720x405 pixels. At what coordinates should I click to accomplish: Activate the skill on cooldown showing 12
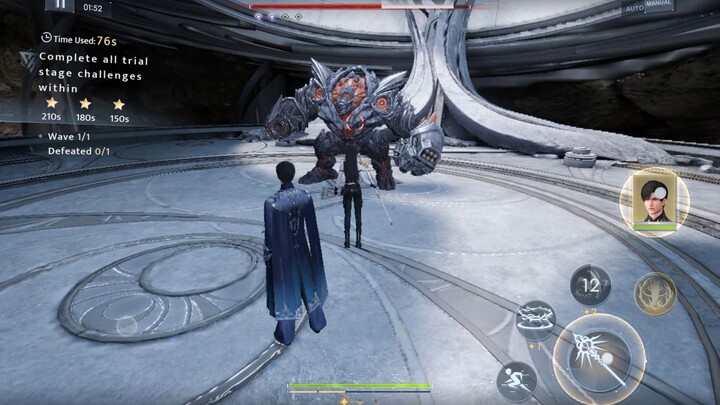click(x=591, y=285)
